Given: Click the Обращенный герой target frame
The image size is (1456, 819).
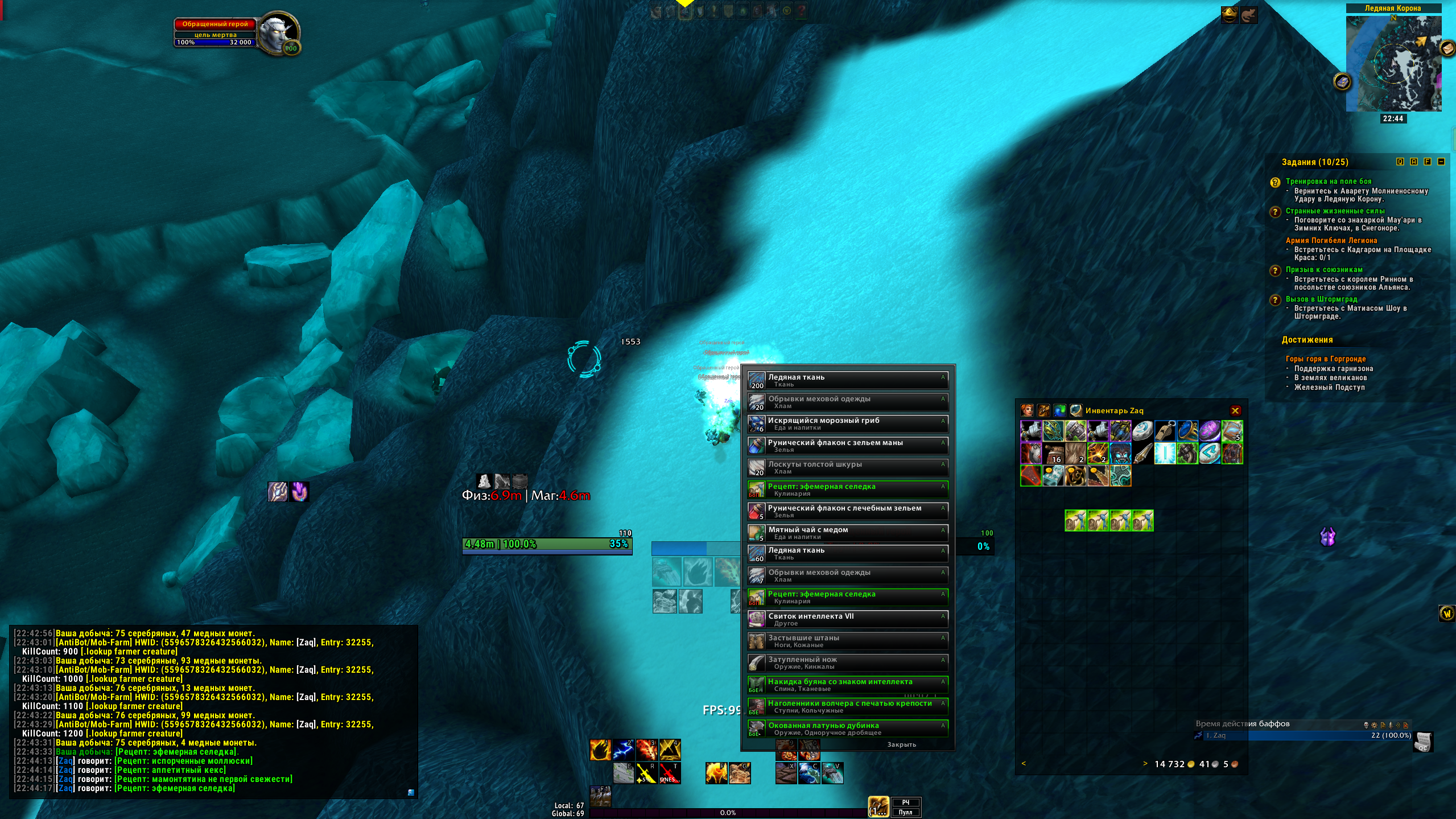Looking at the screenshot, I should [x=215, y=24].
